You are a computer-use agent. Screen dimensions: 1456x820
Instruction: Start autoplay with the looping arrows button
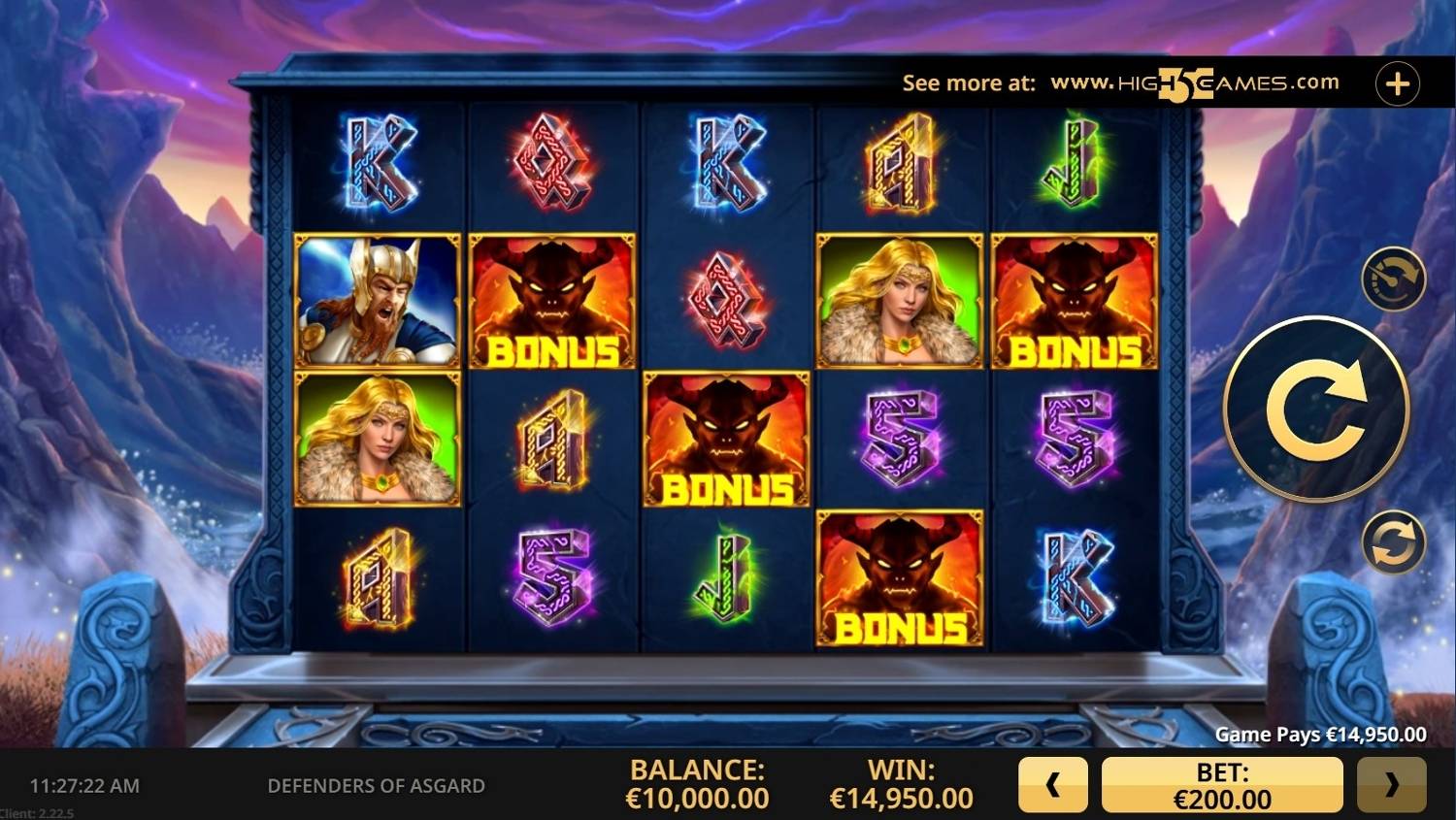pyautogui.click(x=1393, y=541)
